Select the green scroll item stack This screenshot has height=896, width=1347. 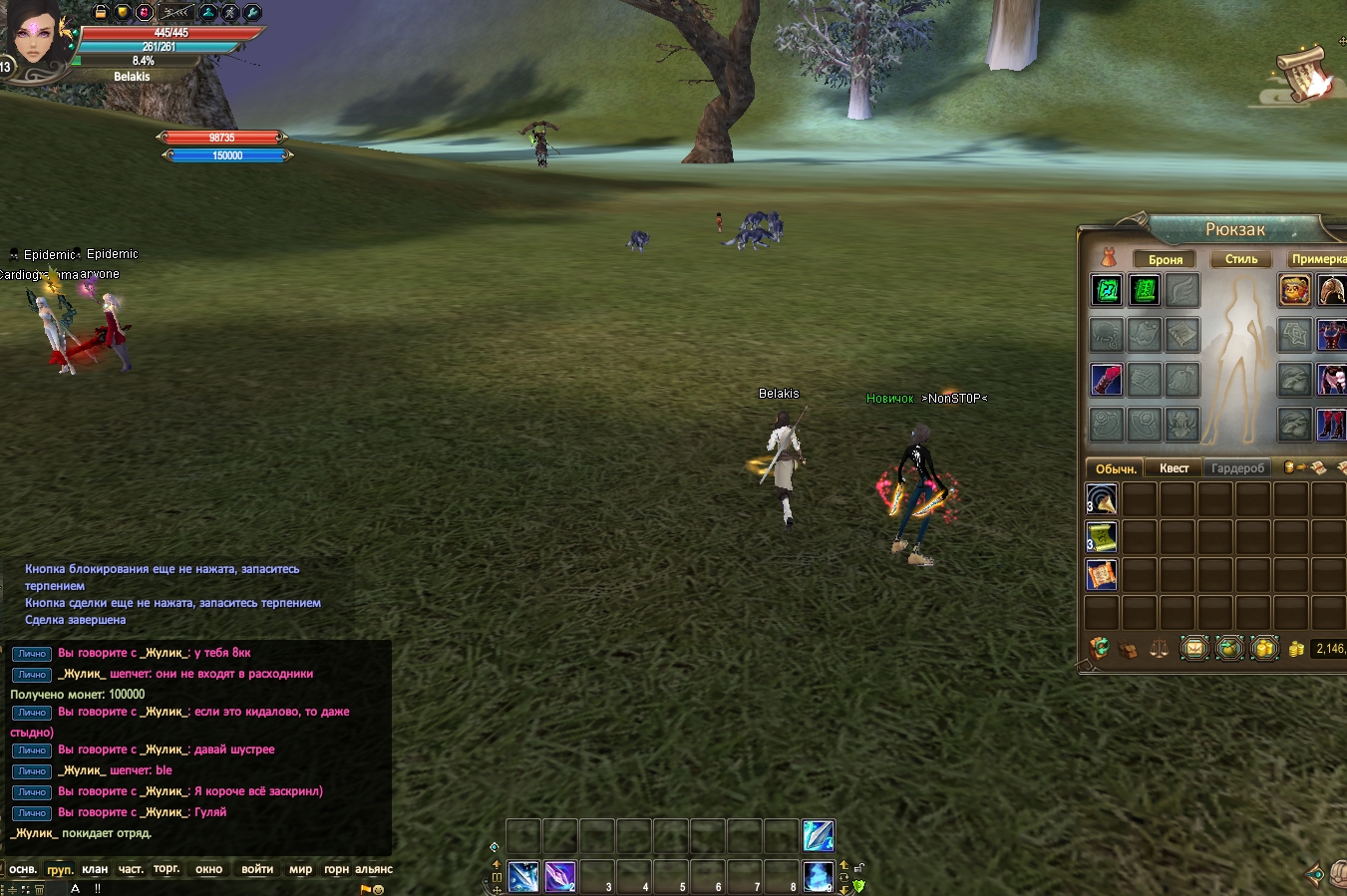(1102, 537)
